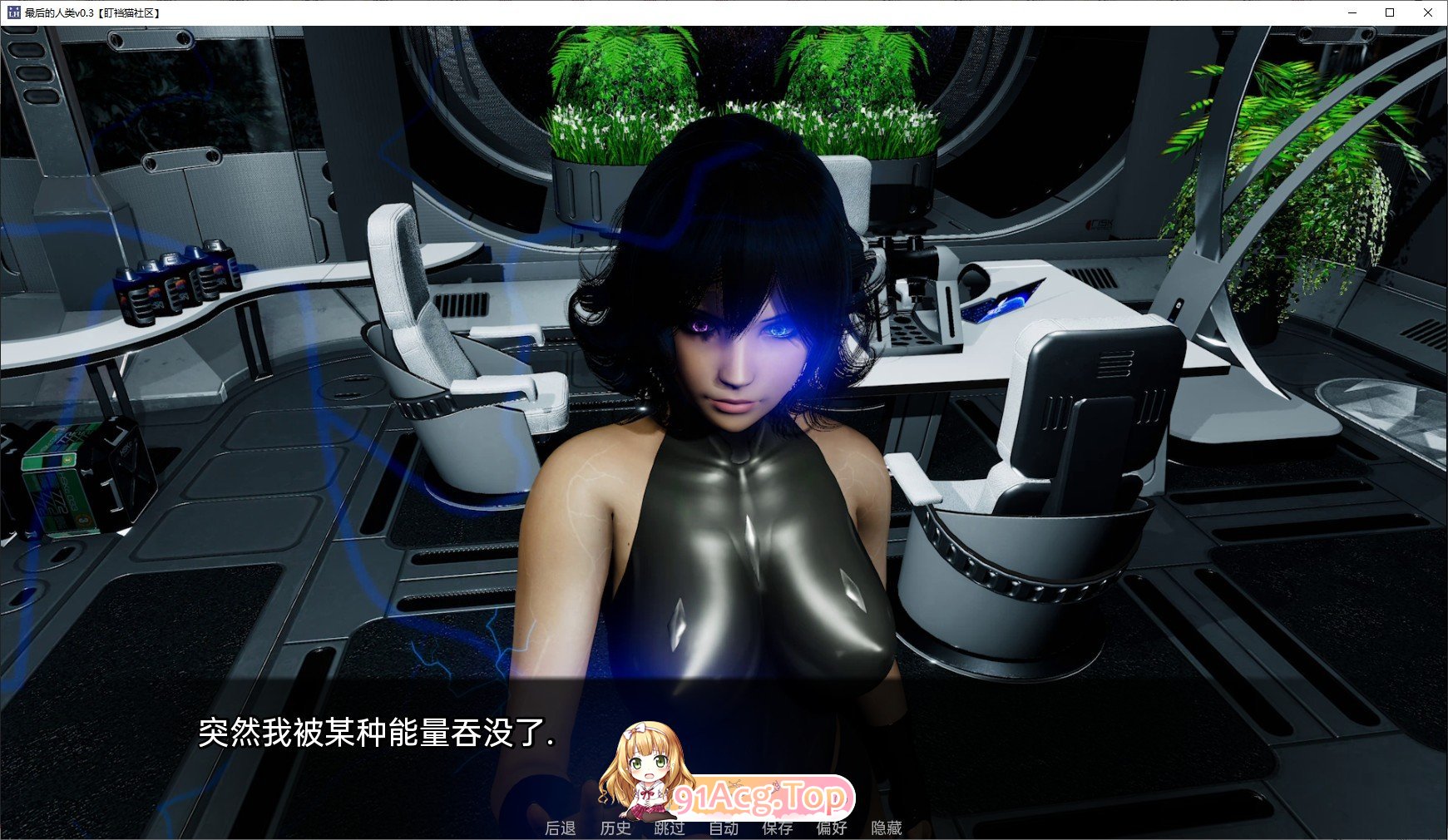Click the 后退 rollback control
Viewport: 1448px width, 840px height.
(x=561, y=828)
